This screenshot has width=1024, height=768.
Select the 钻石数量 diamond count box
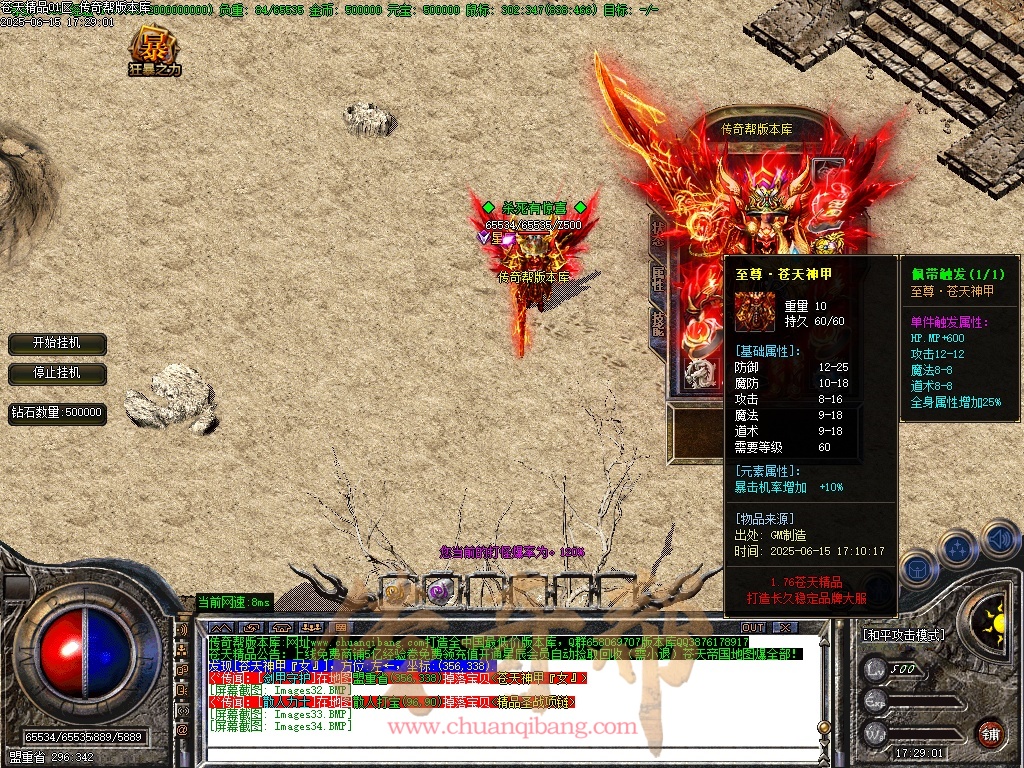pyautogui.click(x=57, y=412)
